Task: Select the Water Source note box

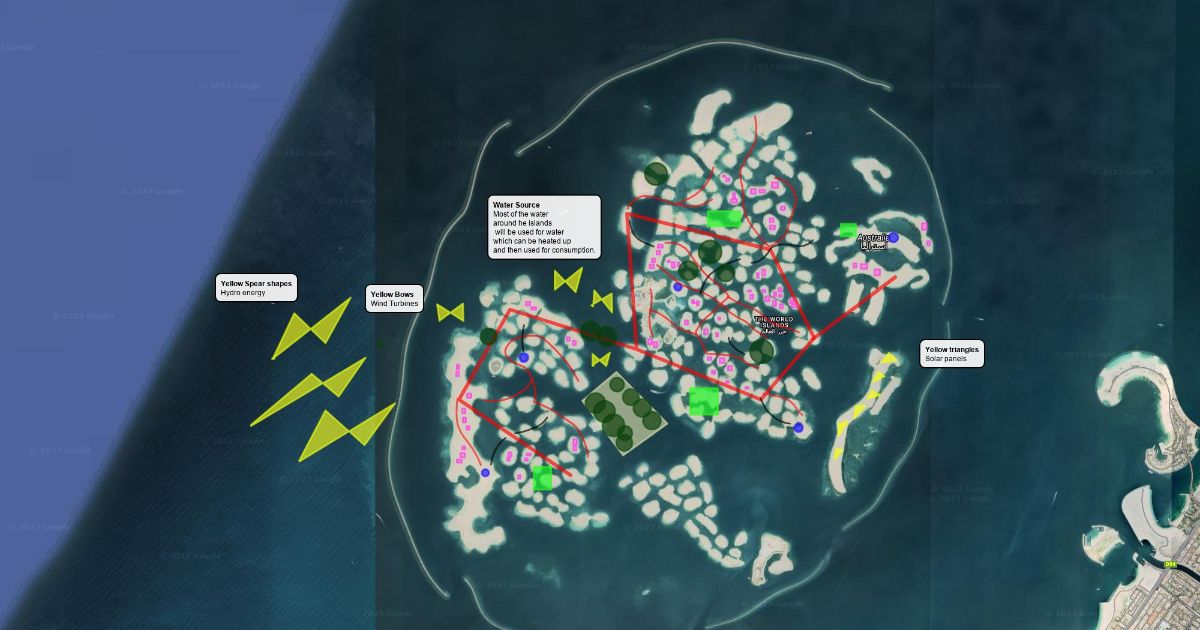Action: point(544,227)
